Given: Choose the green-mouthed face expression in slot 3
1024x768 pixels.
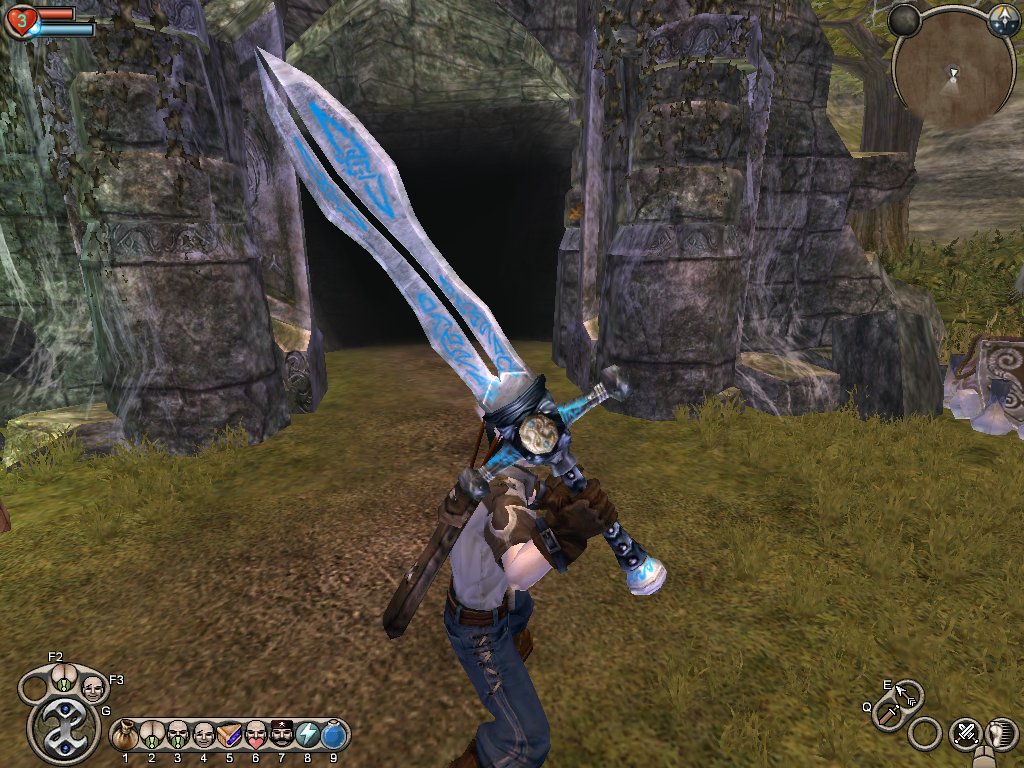Looking at the screenshot, I should pyautogui.click(x=178, y=736).
